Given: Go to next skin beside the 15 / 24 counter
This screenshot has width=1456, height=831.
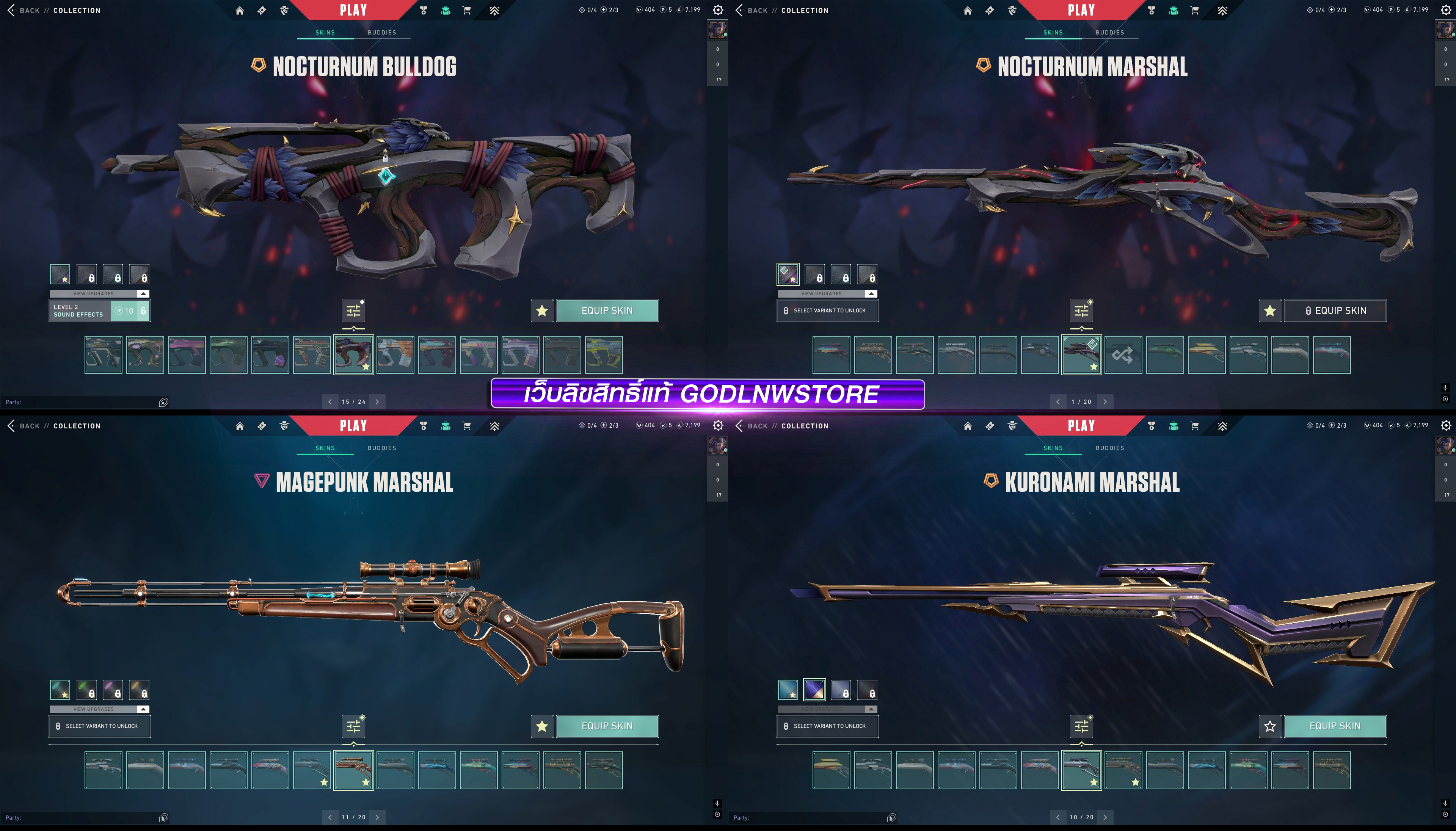Looking at the screenshot, I should coord(377,402).
